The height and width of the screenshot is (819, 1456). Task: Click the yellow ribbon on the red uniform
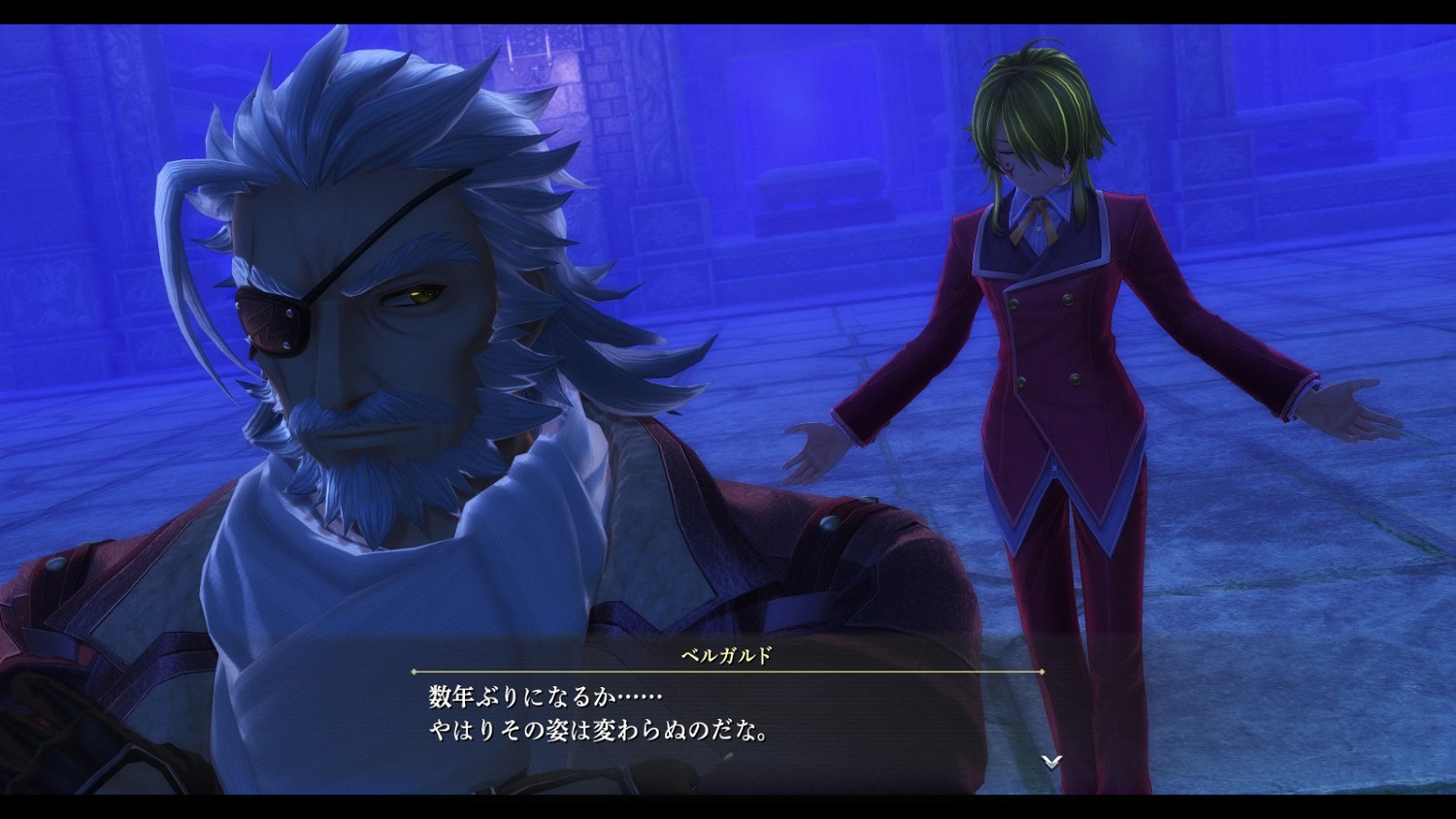[1039, 209]
